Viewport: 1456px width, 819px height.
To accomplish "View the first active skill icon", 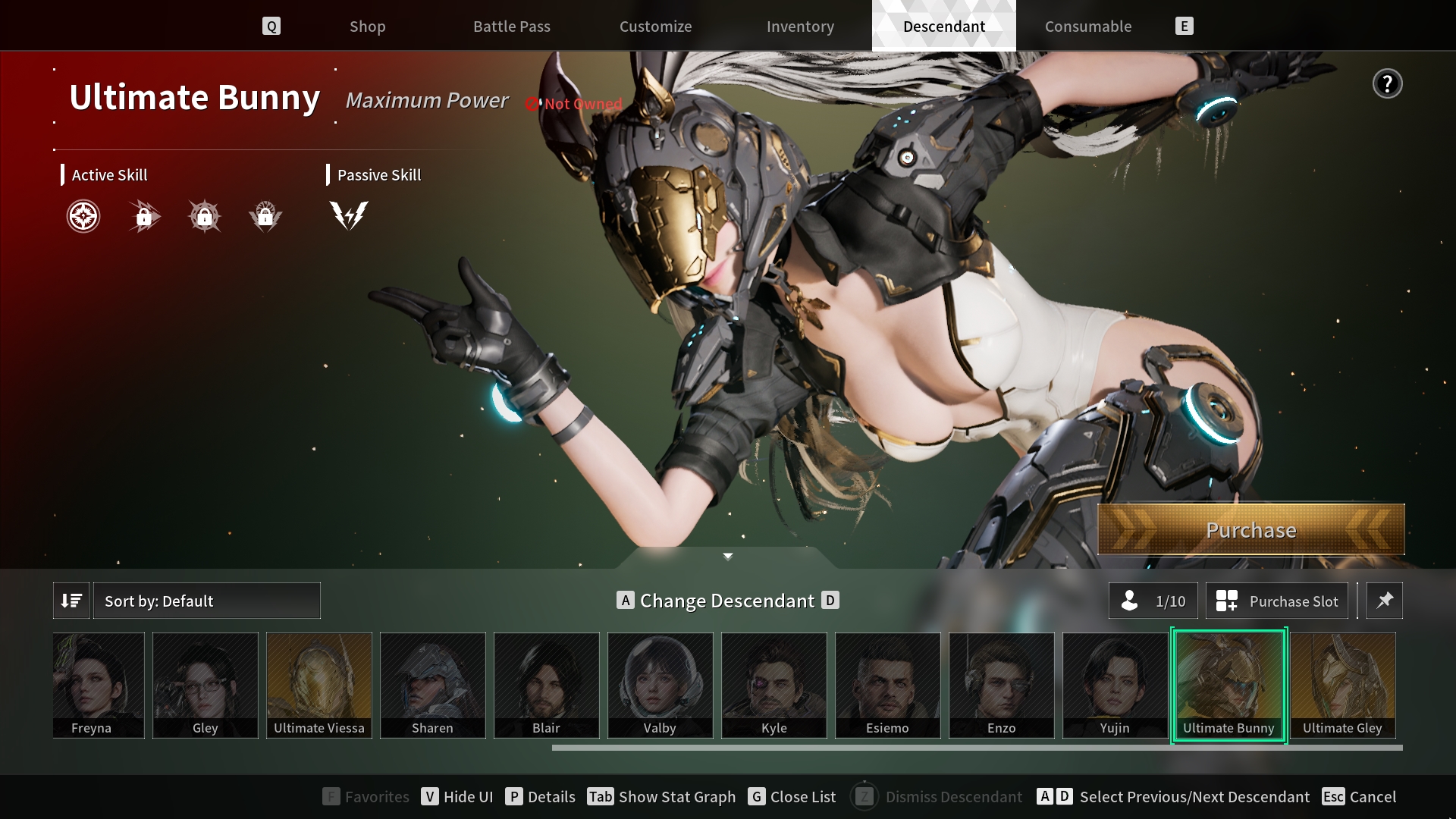I will click(83, 217).
